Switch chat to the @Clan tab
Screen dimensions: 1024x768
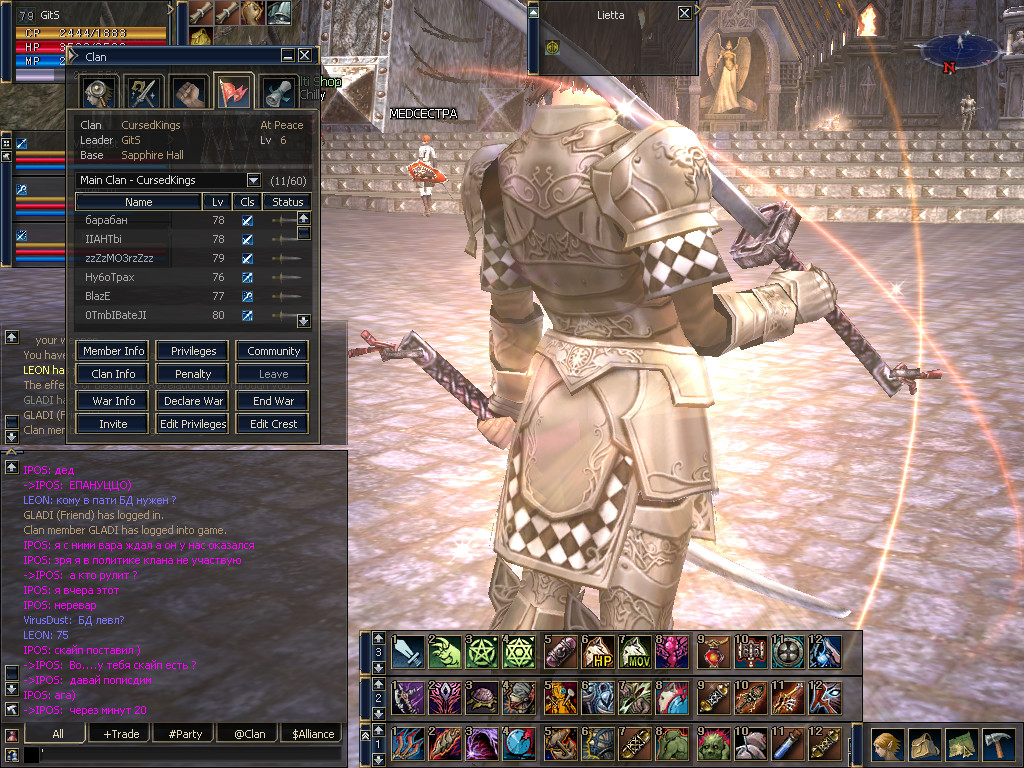[249, 733]
